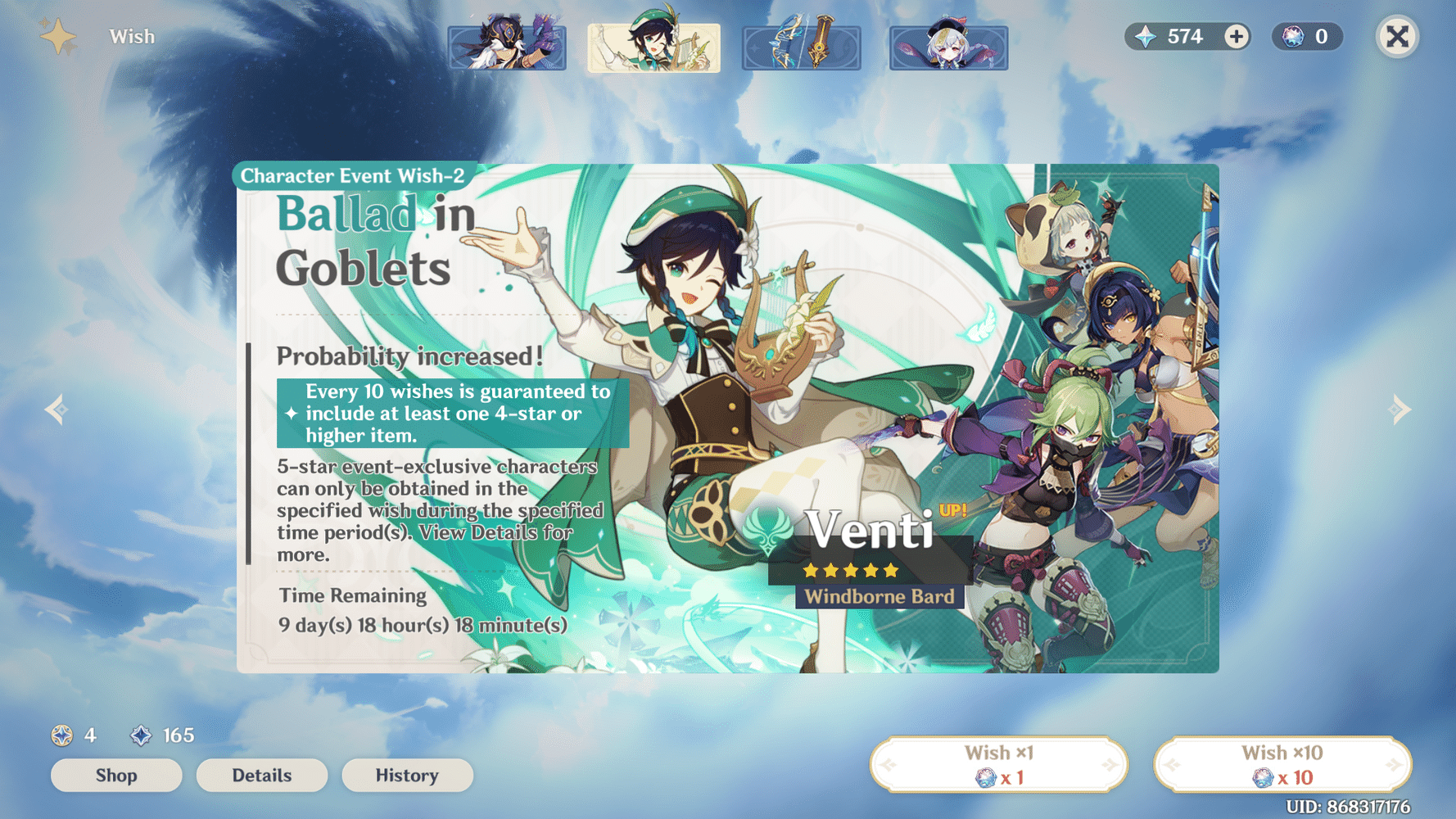Image resolution: width=1456 pixels, height=819 pixels.
Task: Navigate to the previous banner with the left arrow
Action: coord(56,409)
